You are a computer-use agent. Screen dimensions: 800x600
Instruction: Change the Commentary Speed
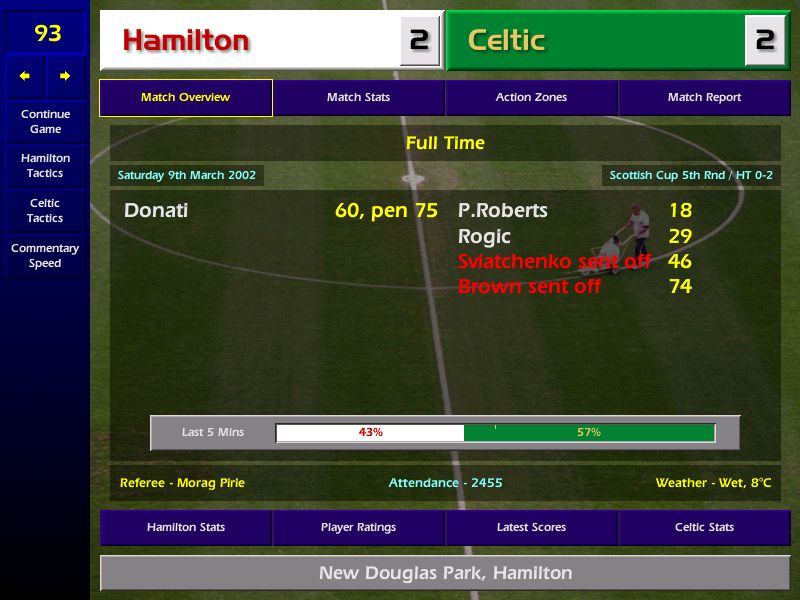coord(45,255)
